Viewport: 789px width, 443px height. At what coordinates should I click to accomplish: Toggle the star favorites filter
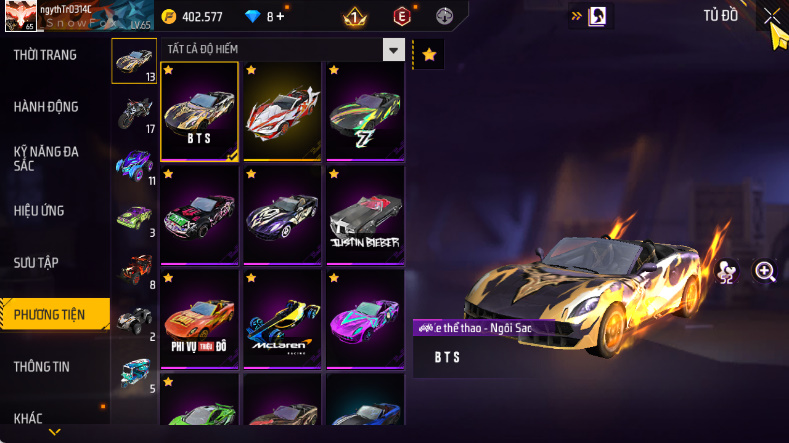[429, 55]
